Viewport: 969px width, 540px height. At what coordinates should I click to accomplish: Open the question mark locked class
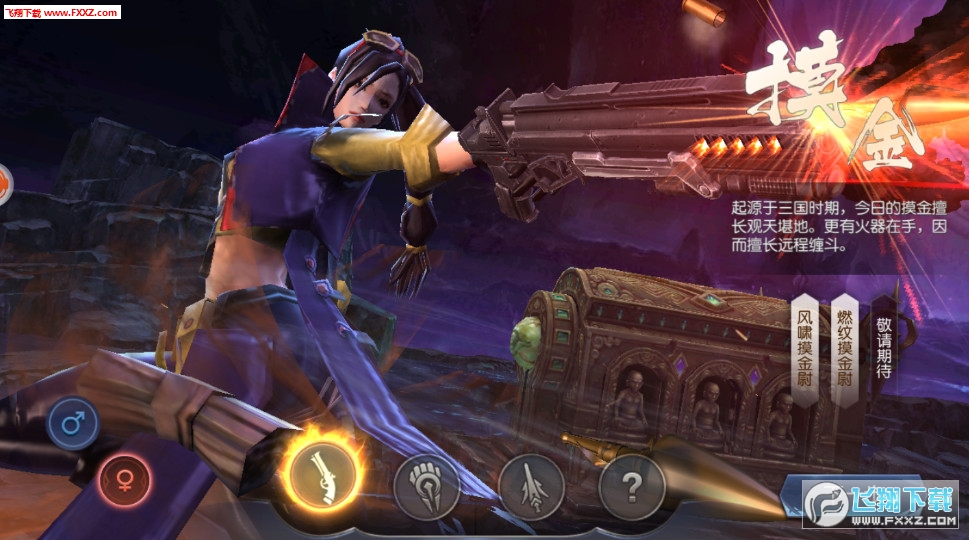click(631, 487)
